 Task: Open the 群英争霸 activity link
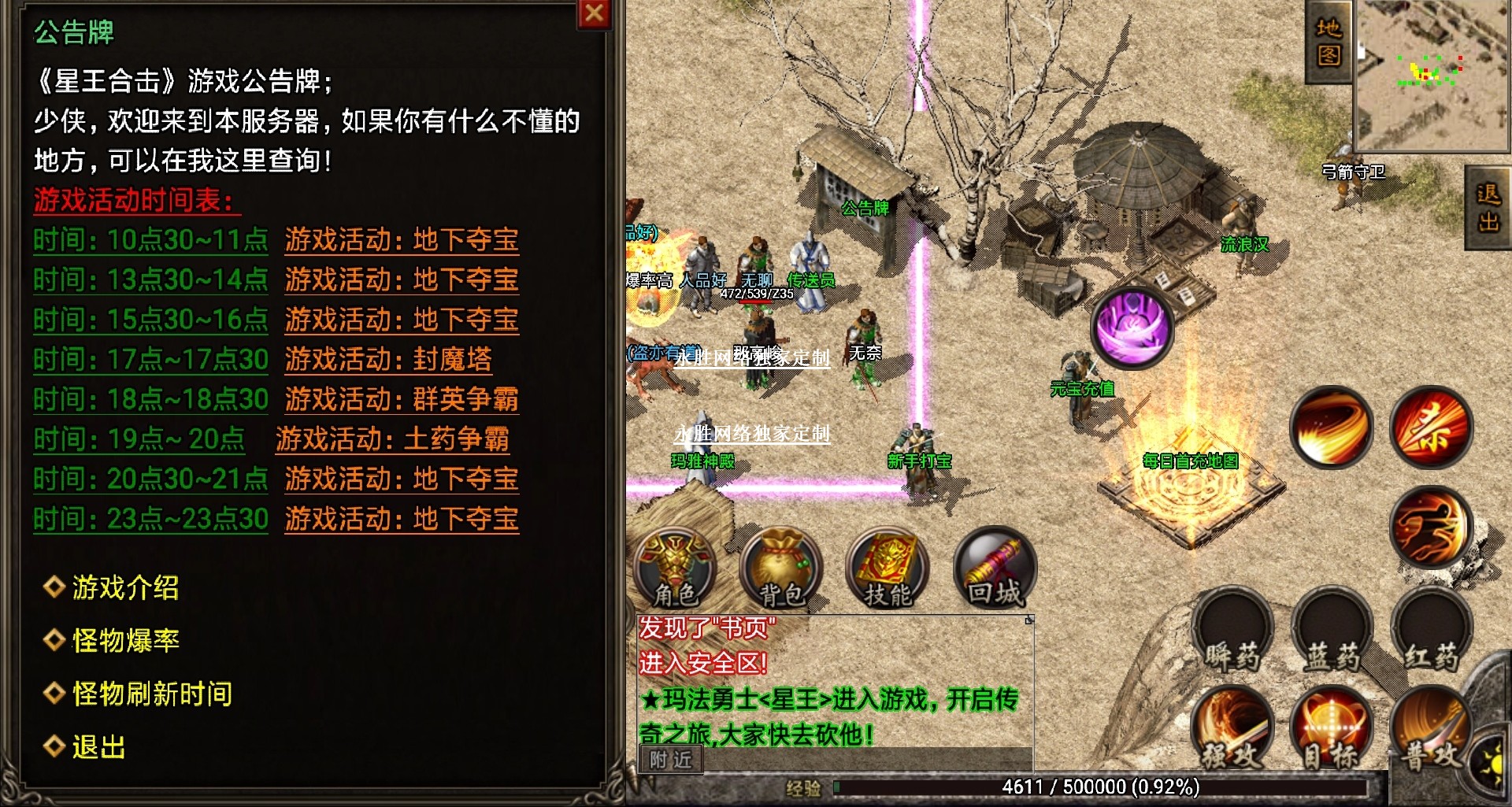[x=402, y=399]
